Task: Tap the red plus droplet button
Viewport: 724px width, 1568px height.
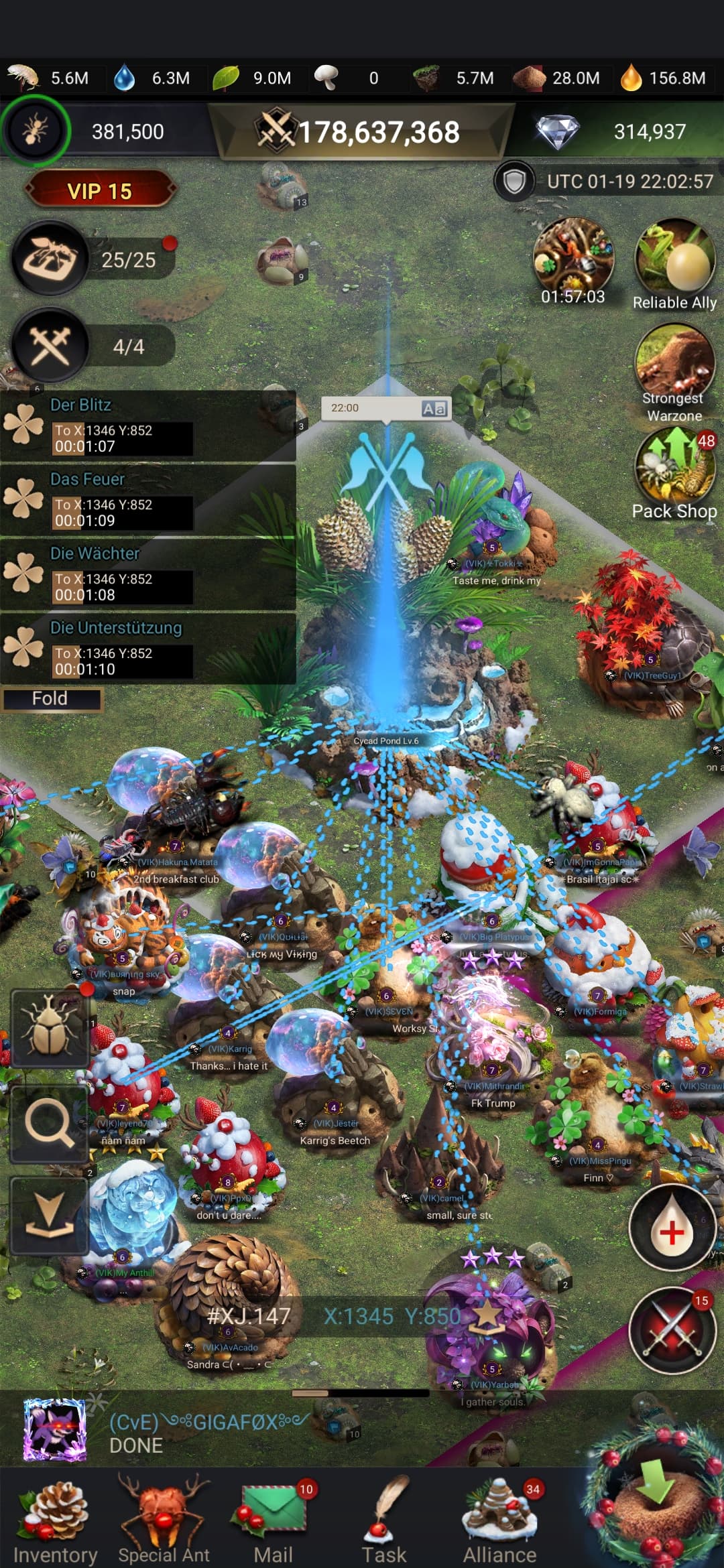Action: [x=672, y=1228]
